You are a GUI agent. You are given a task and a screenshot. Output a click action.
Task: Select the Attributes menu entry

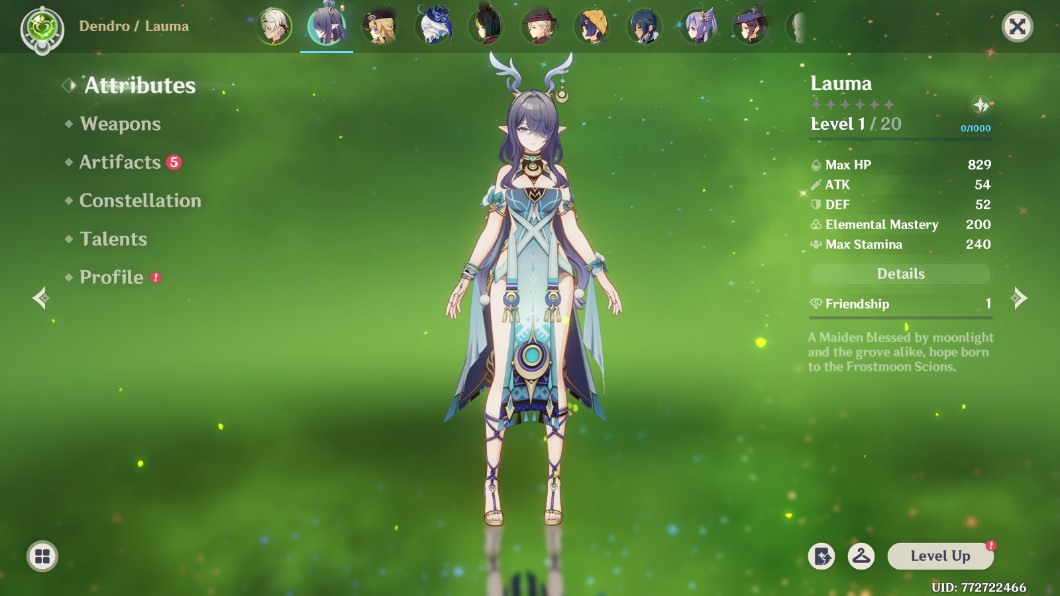(139, 86)
